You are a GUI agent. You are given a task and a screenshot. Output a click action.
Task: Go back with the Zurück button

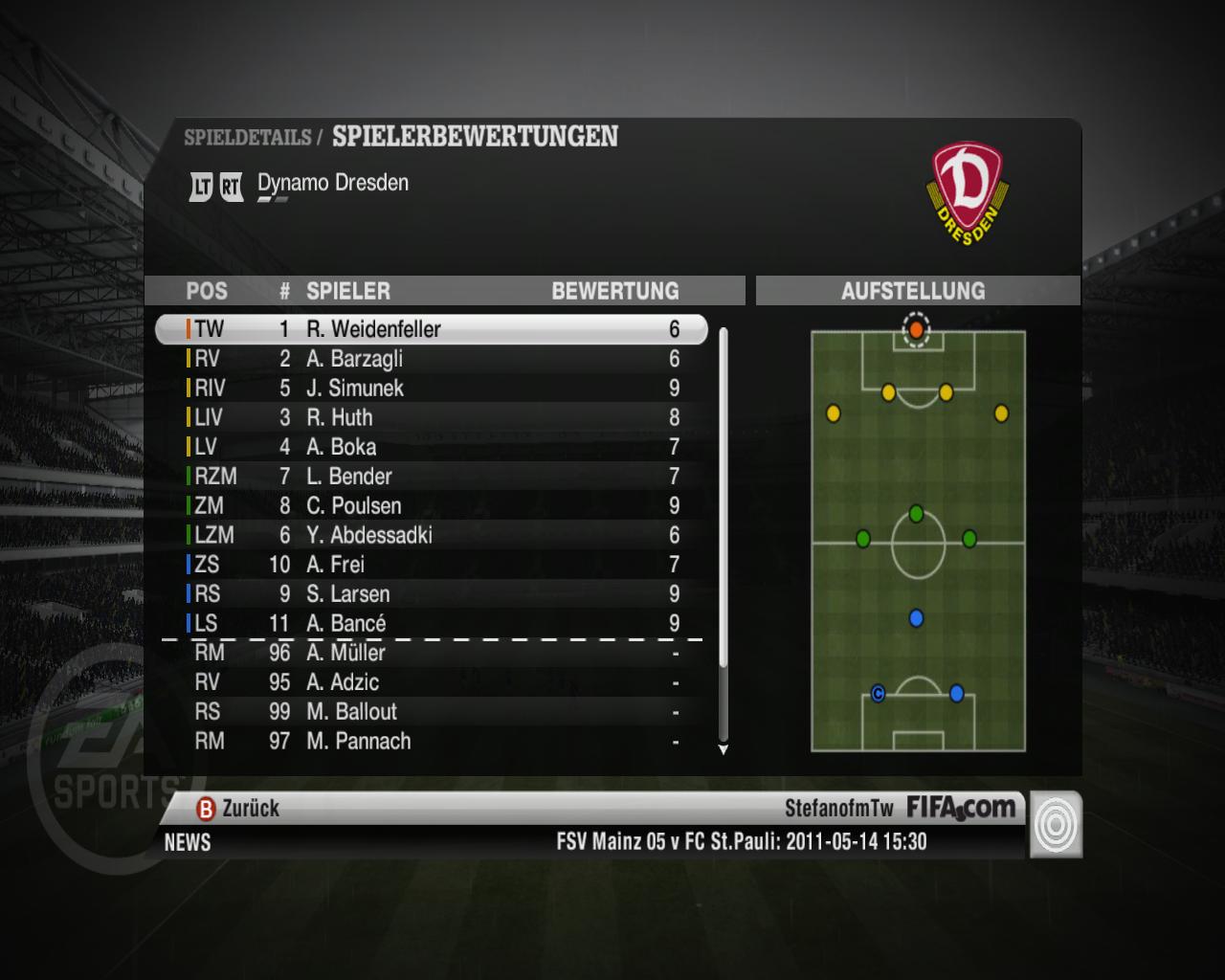(x=238, y=809)
